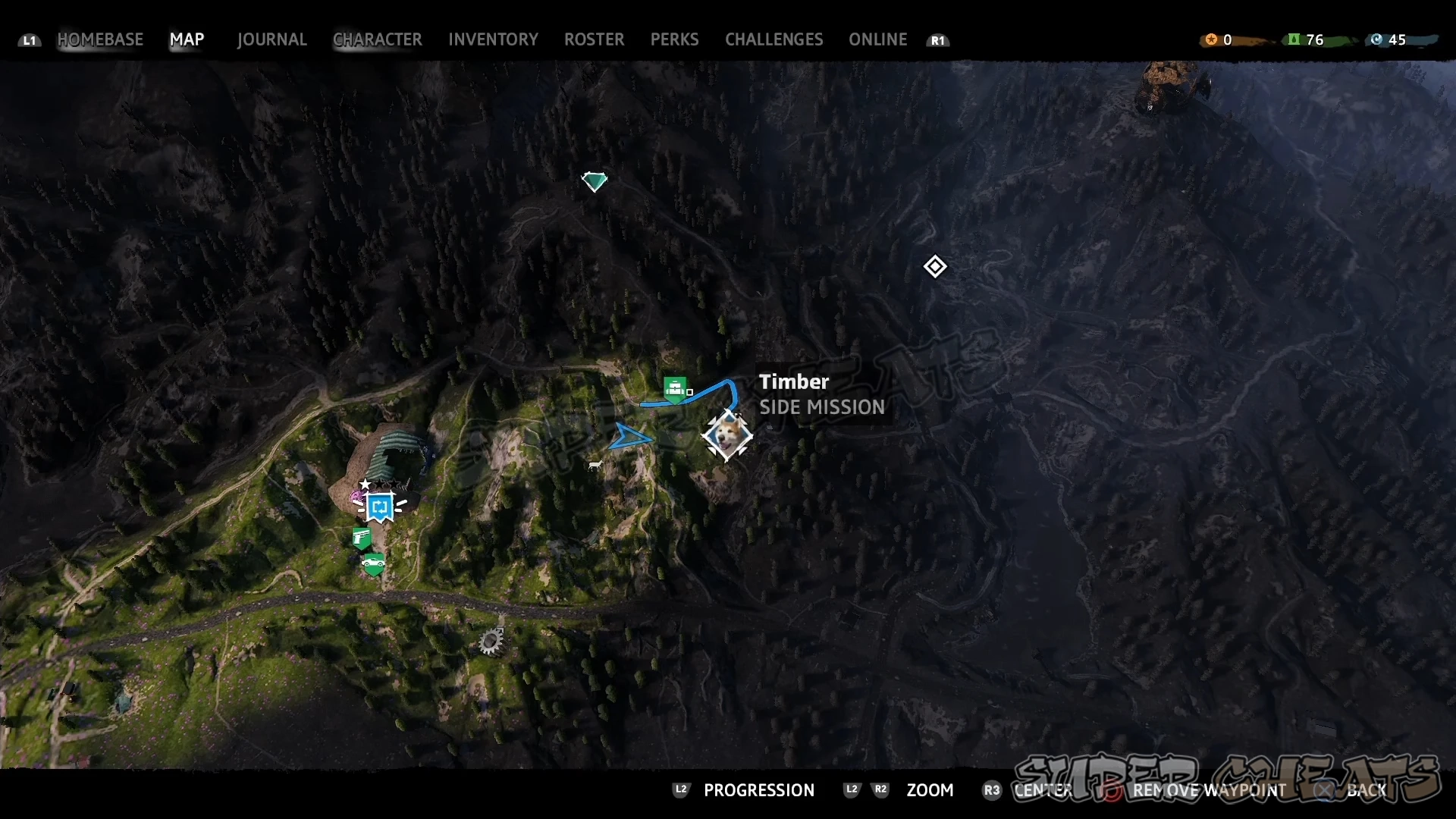Select the gear wheel location icon on map
Viewport: 1456px width, 819px height.
pos(491,641)
